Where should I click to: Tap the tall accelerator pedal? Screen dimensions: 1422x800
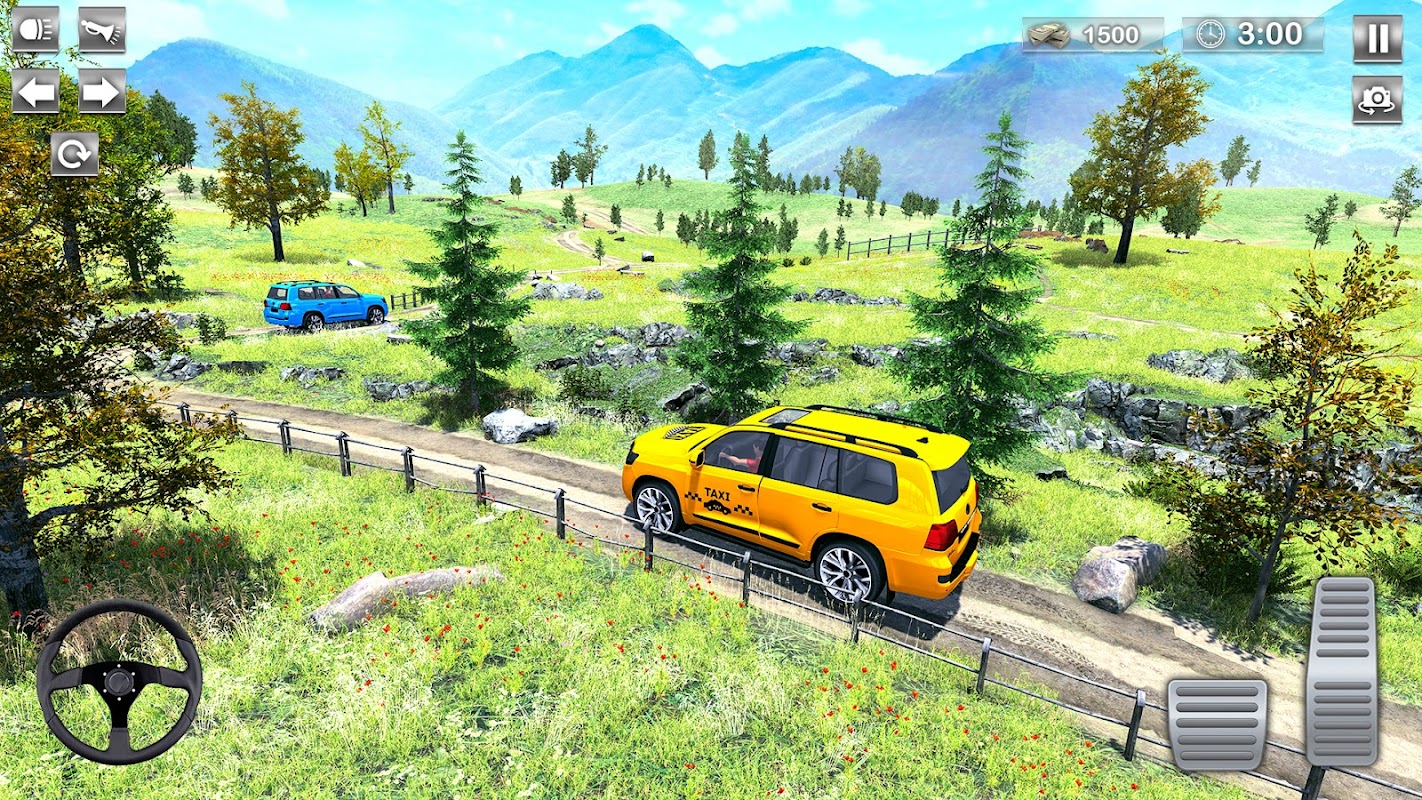[x=1341, y=670]
